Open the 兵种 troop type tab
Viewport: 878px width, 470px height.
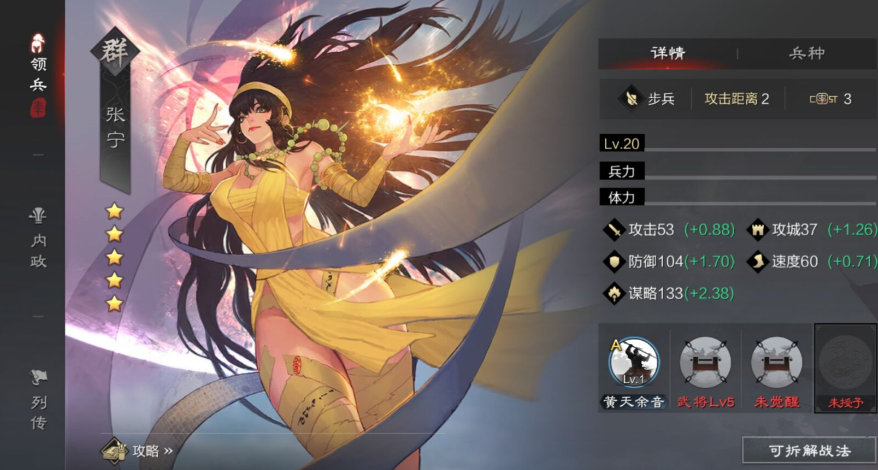pos(806,53)
